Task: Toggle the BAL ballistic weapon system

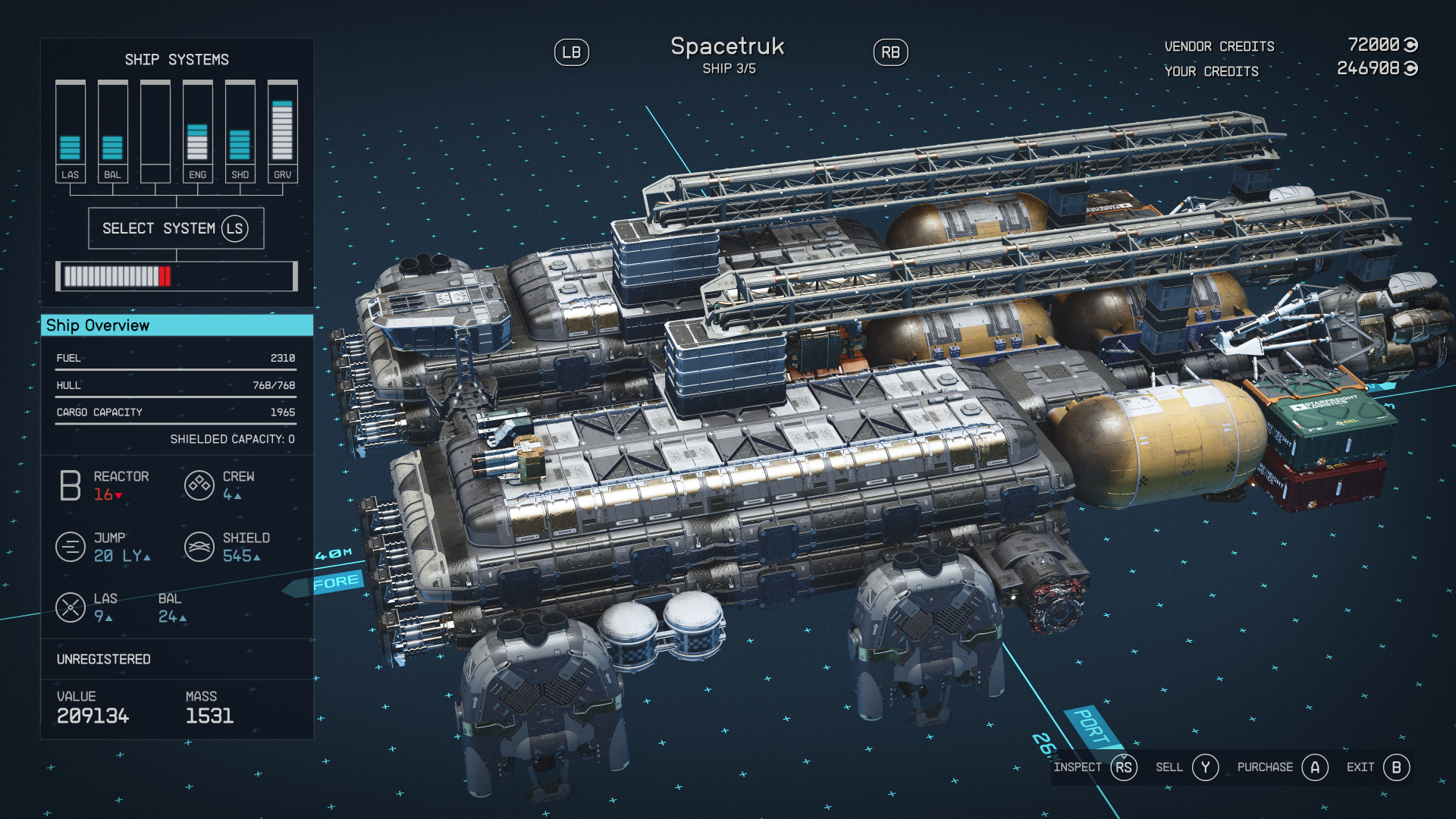Action: point(113,125)
